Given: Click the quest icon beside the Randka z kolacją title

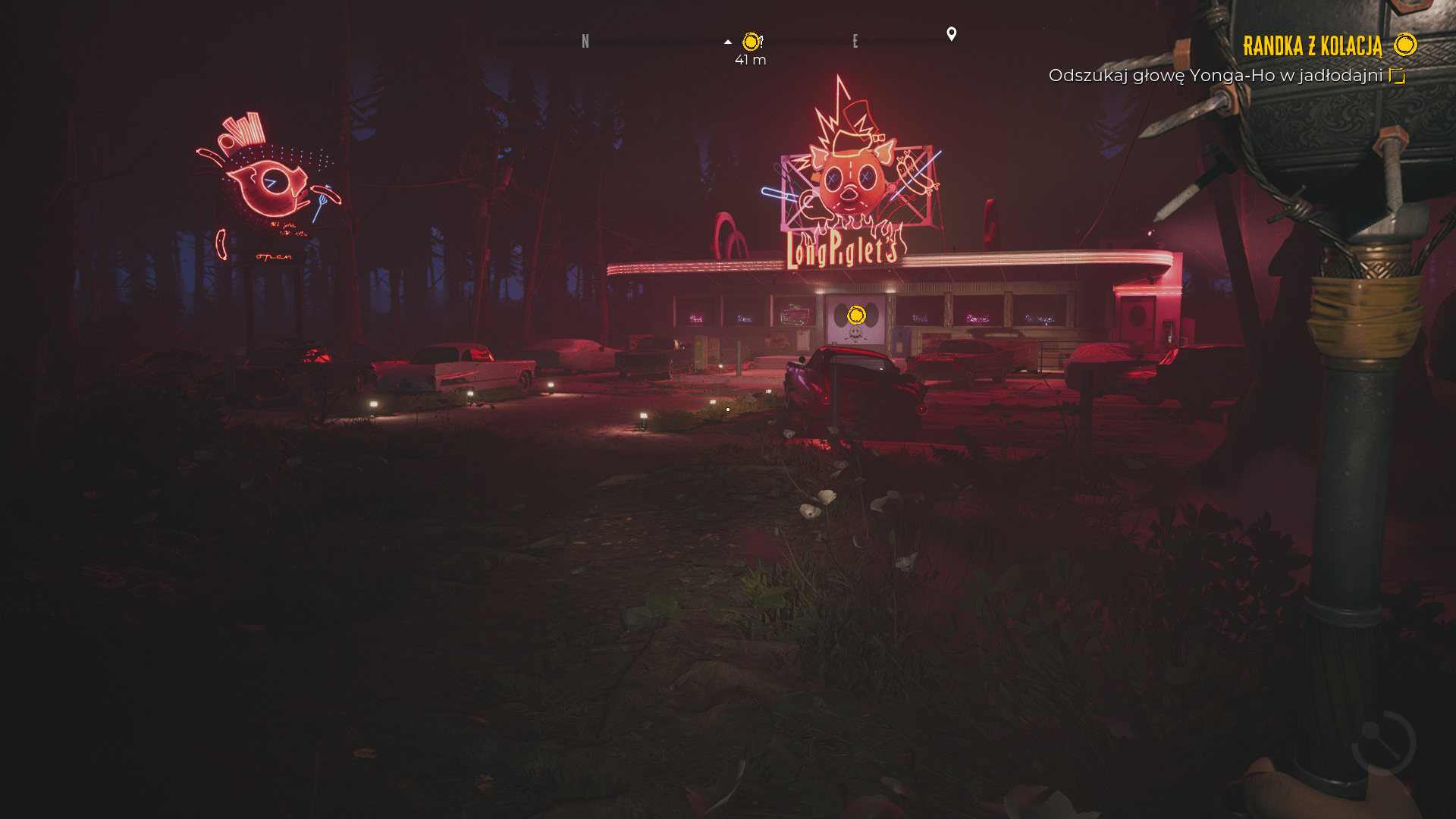Looking at the screenshot, I should [1405, 45].
